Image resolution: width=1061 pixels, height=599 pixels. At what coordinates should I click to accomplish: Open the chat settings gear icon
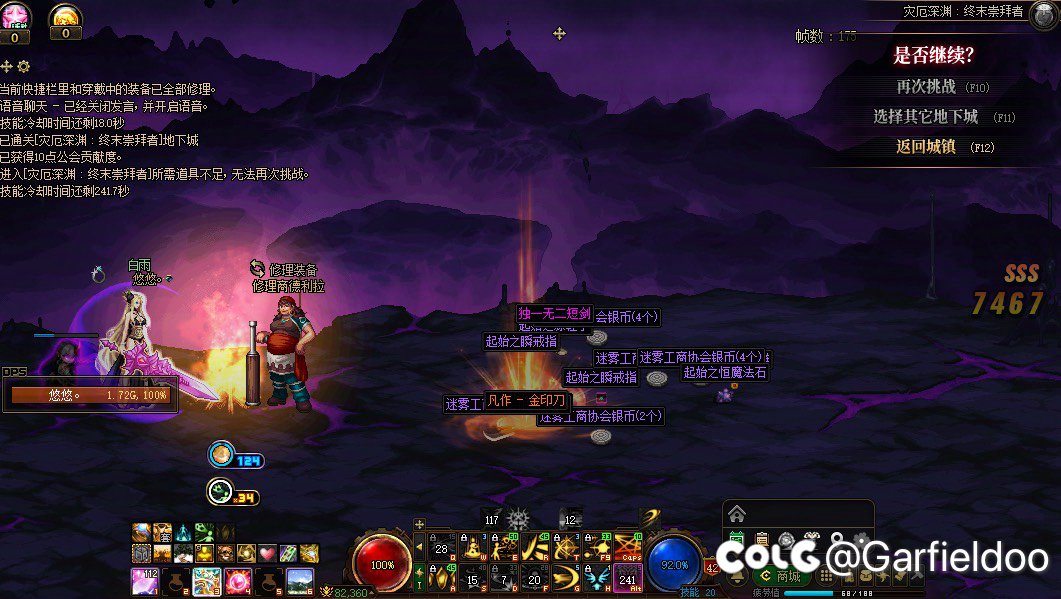pyautogui.click(x=24, y=66)
